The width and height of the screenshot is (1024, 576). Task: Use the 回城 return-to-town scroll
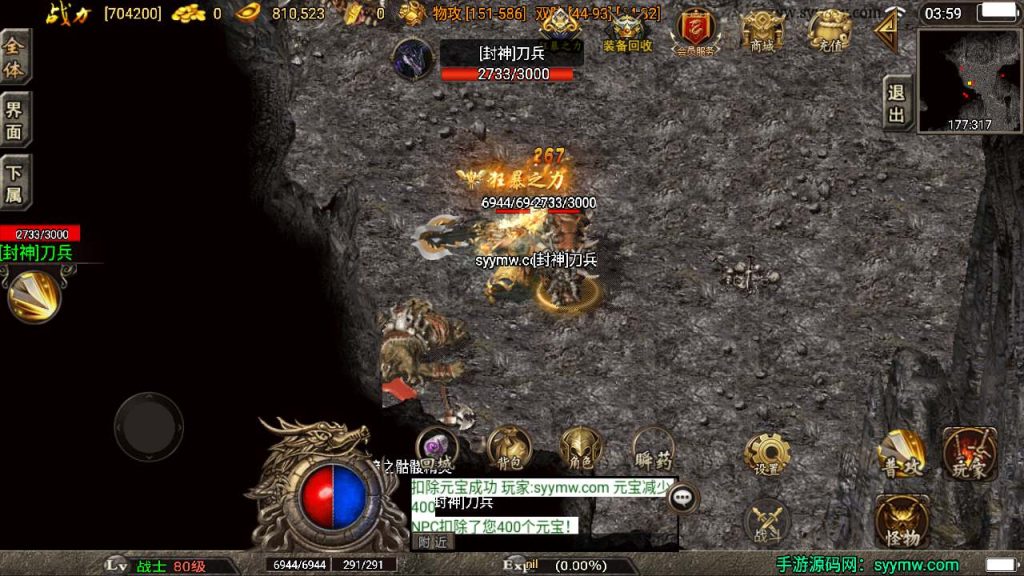(x=437, y=448)
